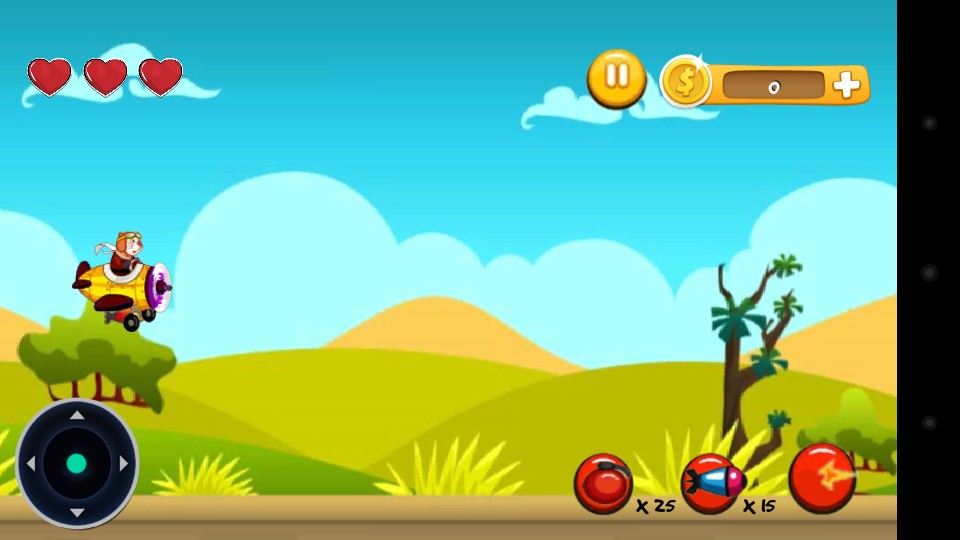
Task: Tap the joystick's down arrow
Action: click(77, 512)
